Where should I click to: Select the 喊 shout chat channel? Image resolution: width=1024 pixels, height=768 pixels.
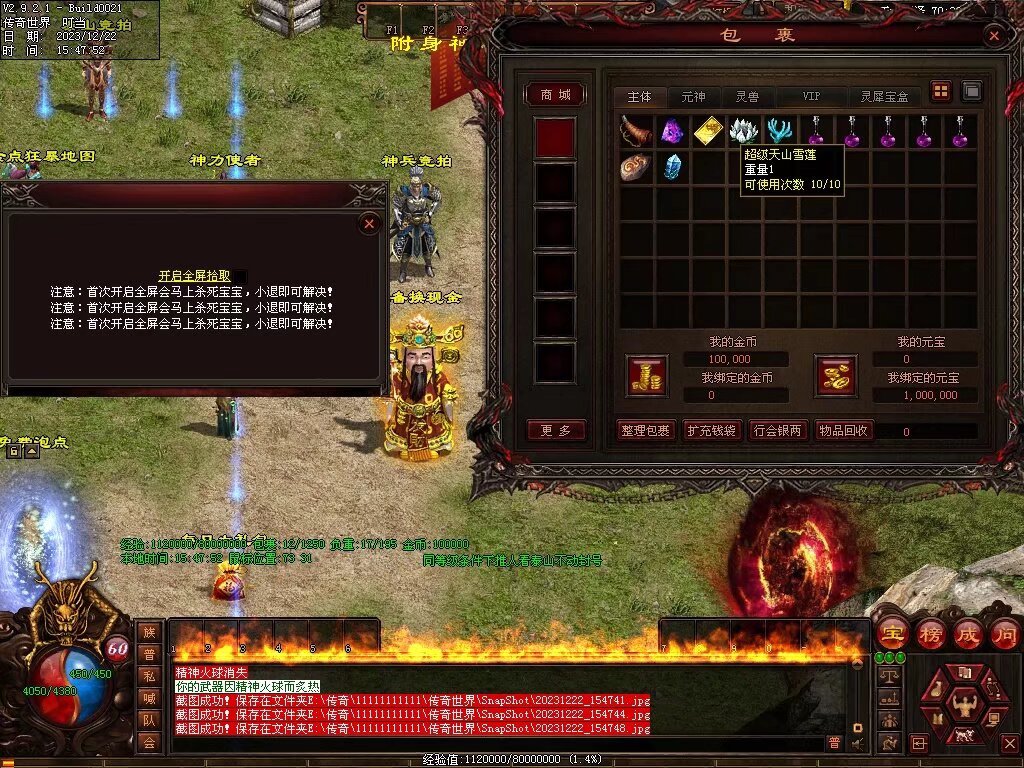tap(149, 698)
